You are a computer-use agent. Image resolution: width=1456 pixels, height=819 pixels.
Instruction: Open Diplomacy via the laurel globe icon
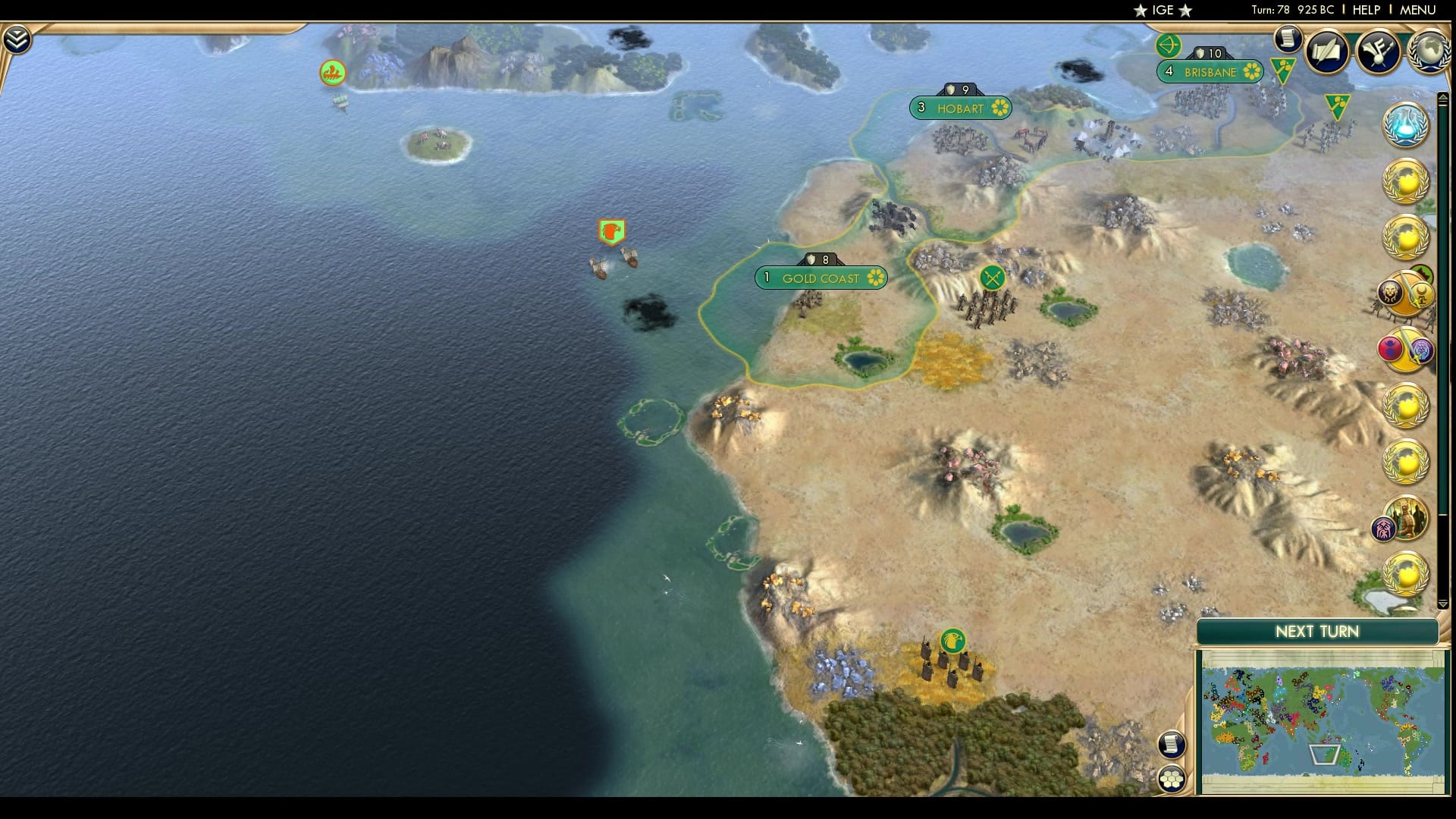tap(1430, 52)
